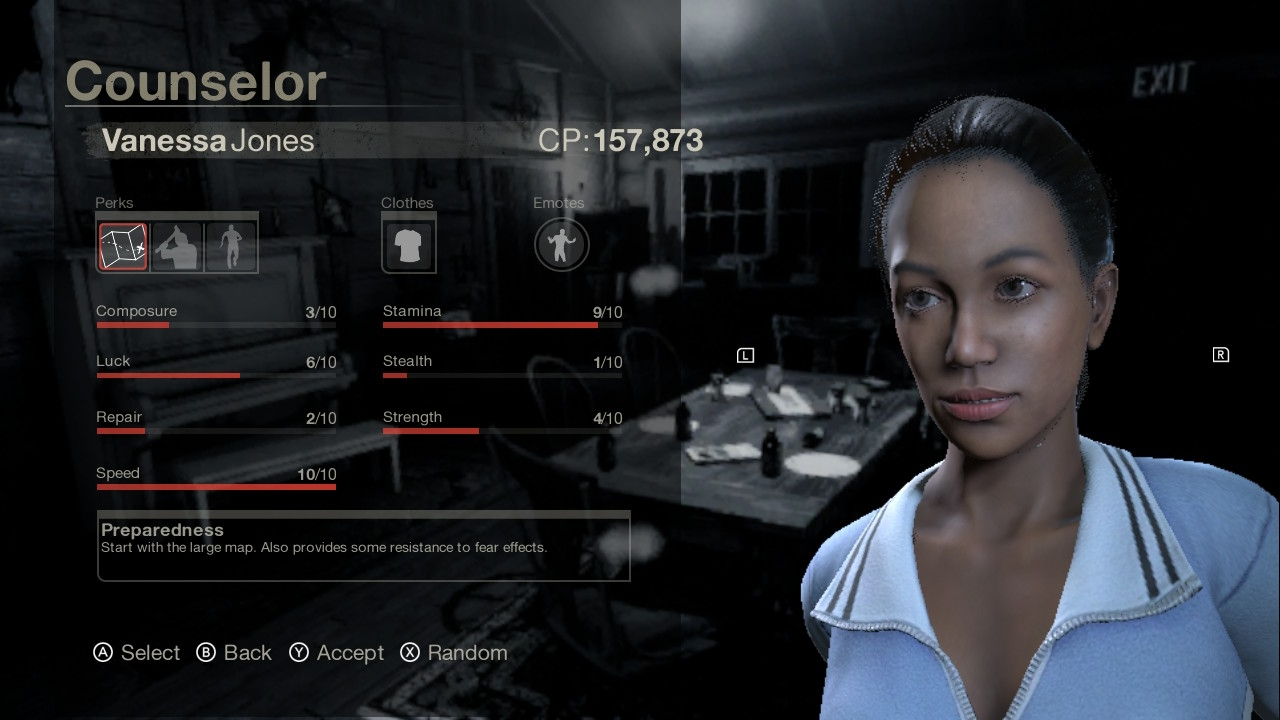Select the Preparedness map perk icon

click(x=121, y=245)
